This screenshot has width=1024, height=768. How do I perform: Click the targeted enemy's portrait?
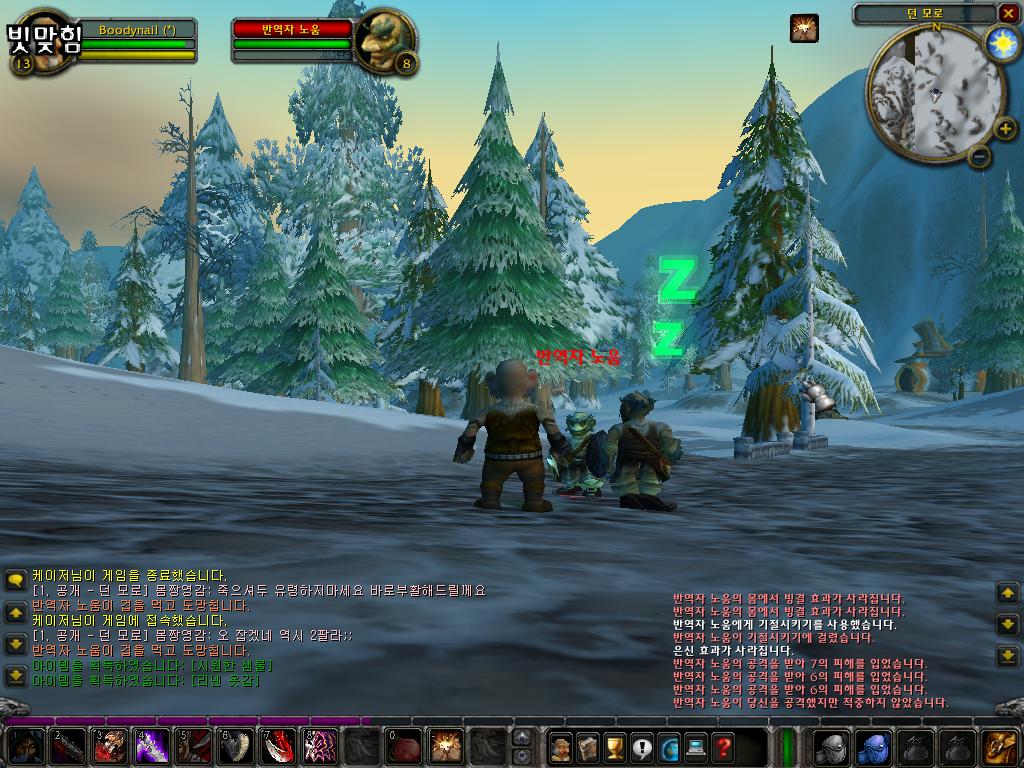(384, 40)
